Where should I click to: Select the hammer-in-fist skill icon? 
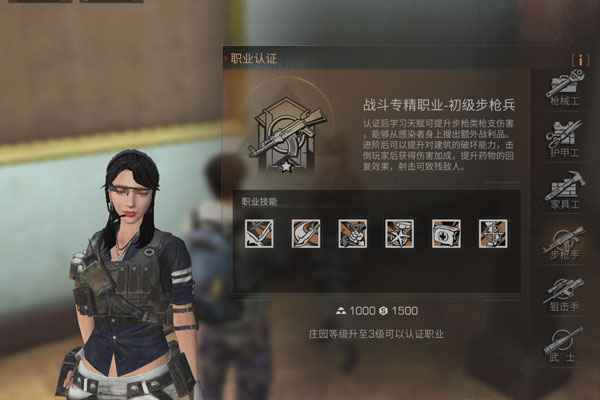coord(353,231)
